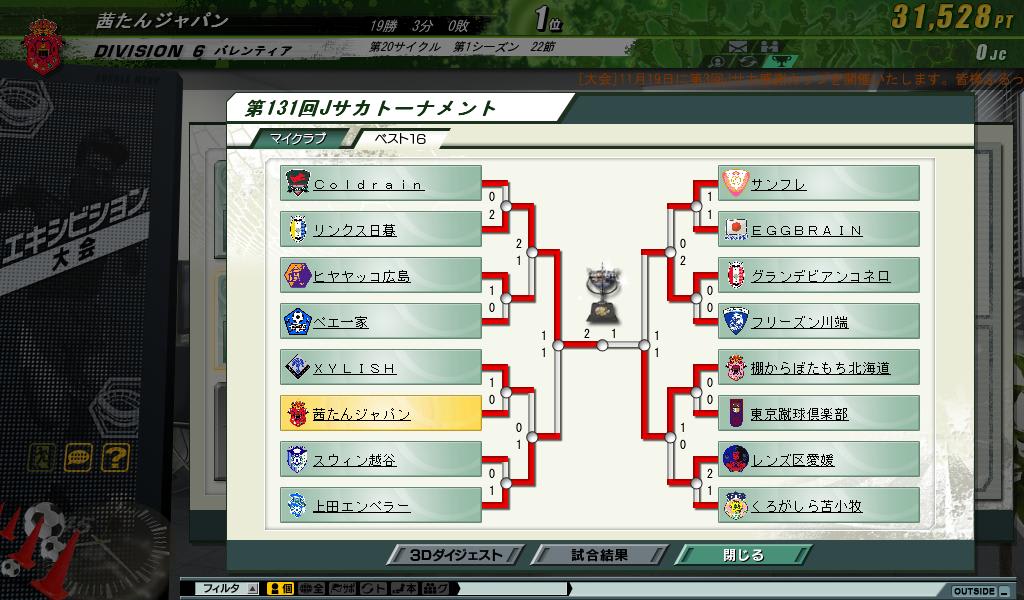Click the OUTSIDE button in chat bar

[973, 591]
